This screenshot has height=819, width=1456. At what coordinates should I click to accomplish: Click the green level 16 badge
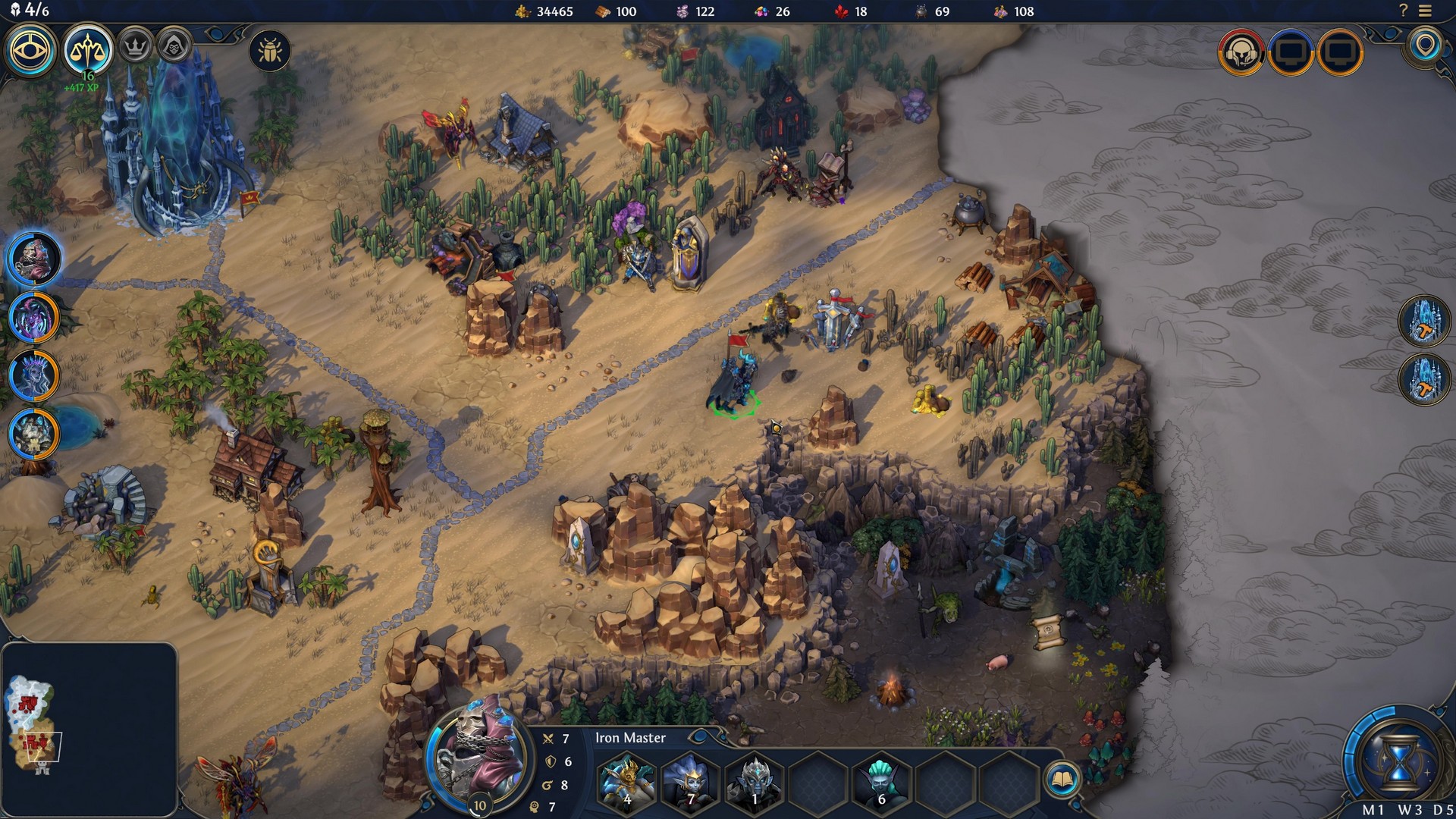tap(87, 76)
